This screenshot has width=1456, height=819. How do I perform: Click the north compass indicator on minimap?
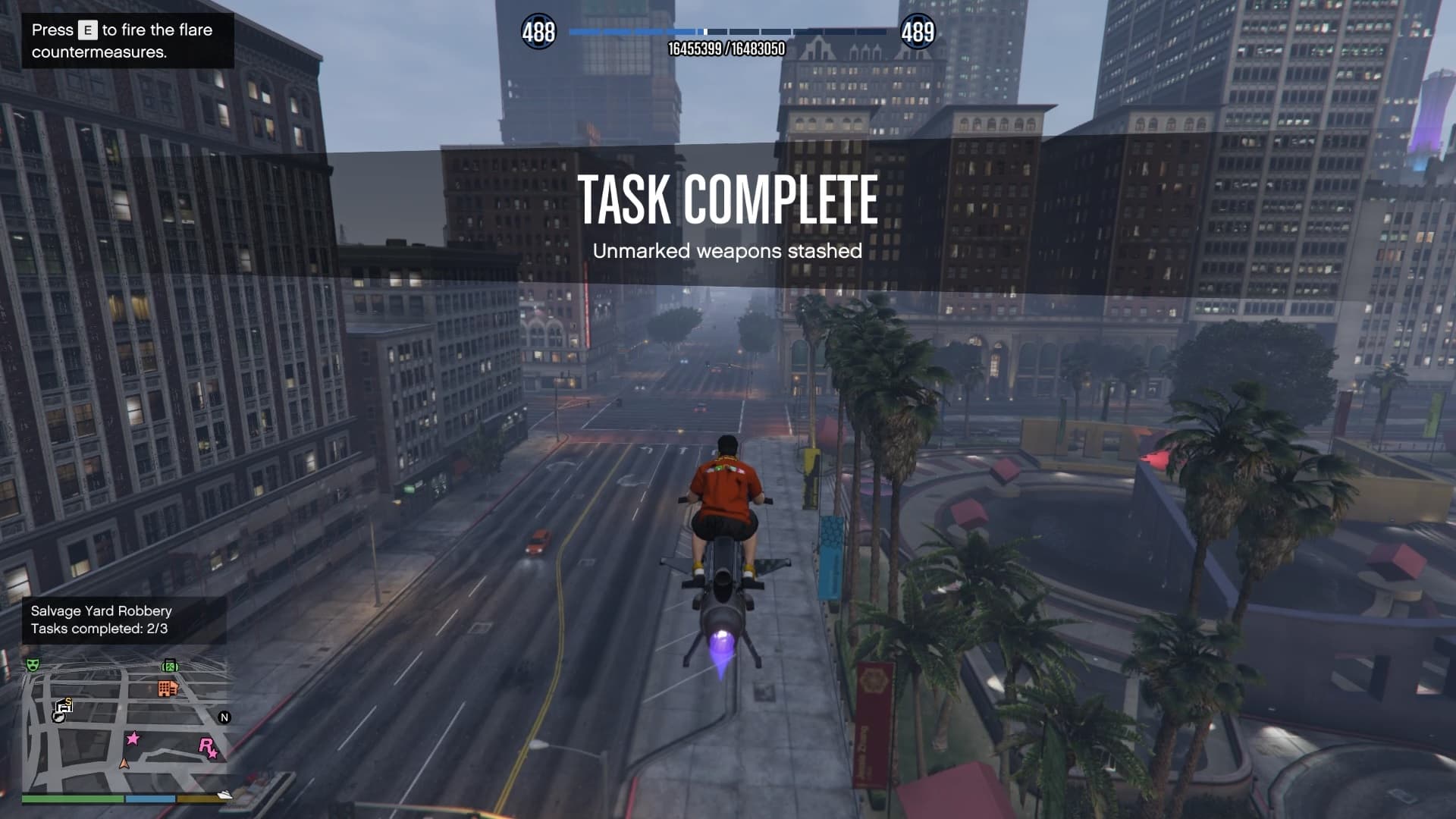(224, 717)
